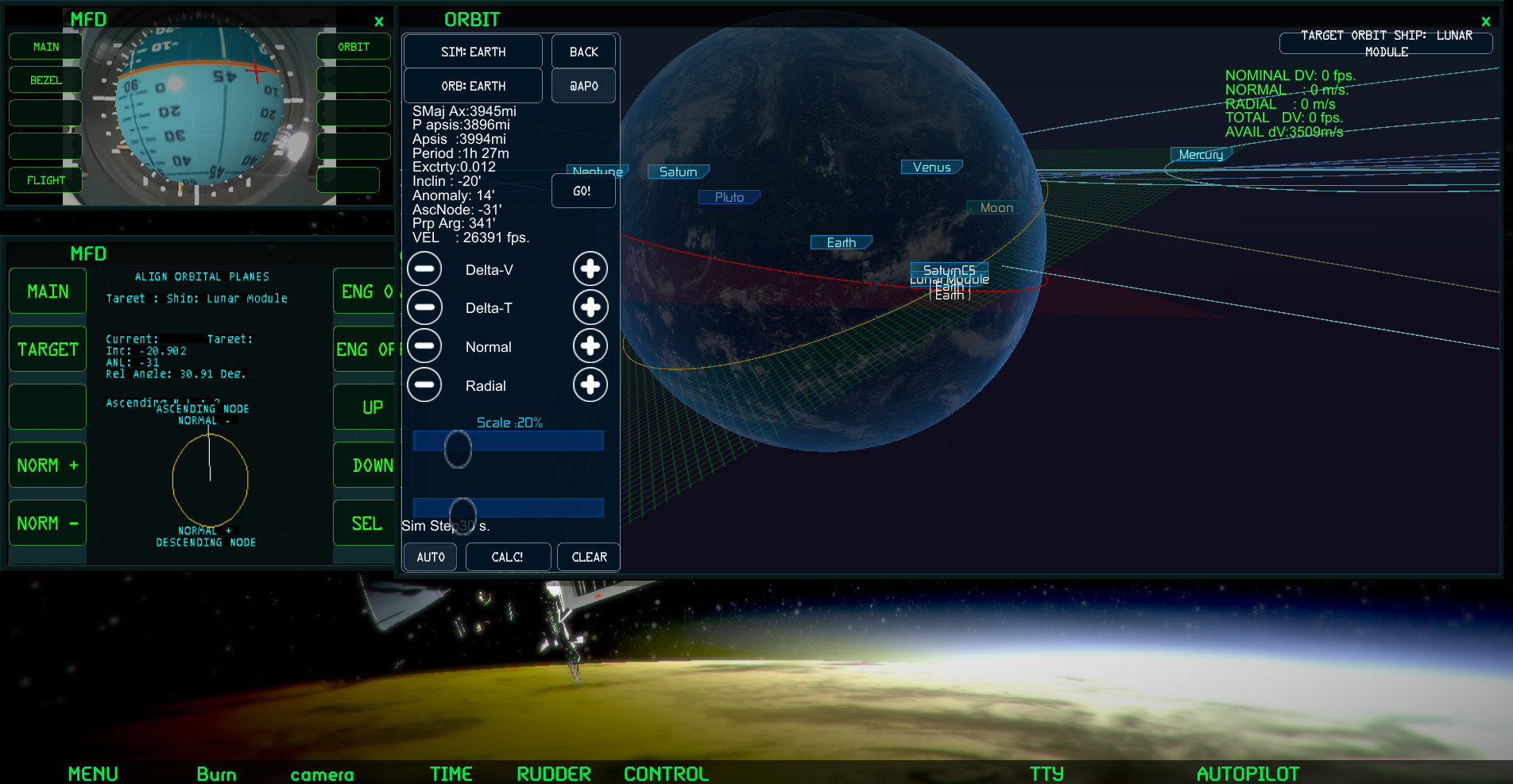Click the Delta-T decrease minus icon
The height and width of the screenshot is (784, 1513).
(424, 307)
